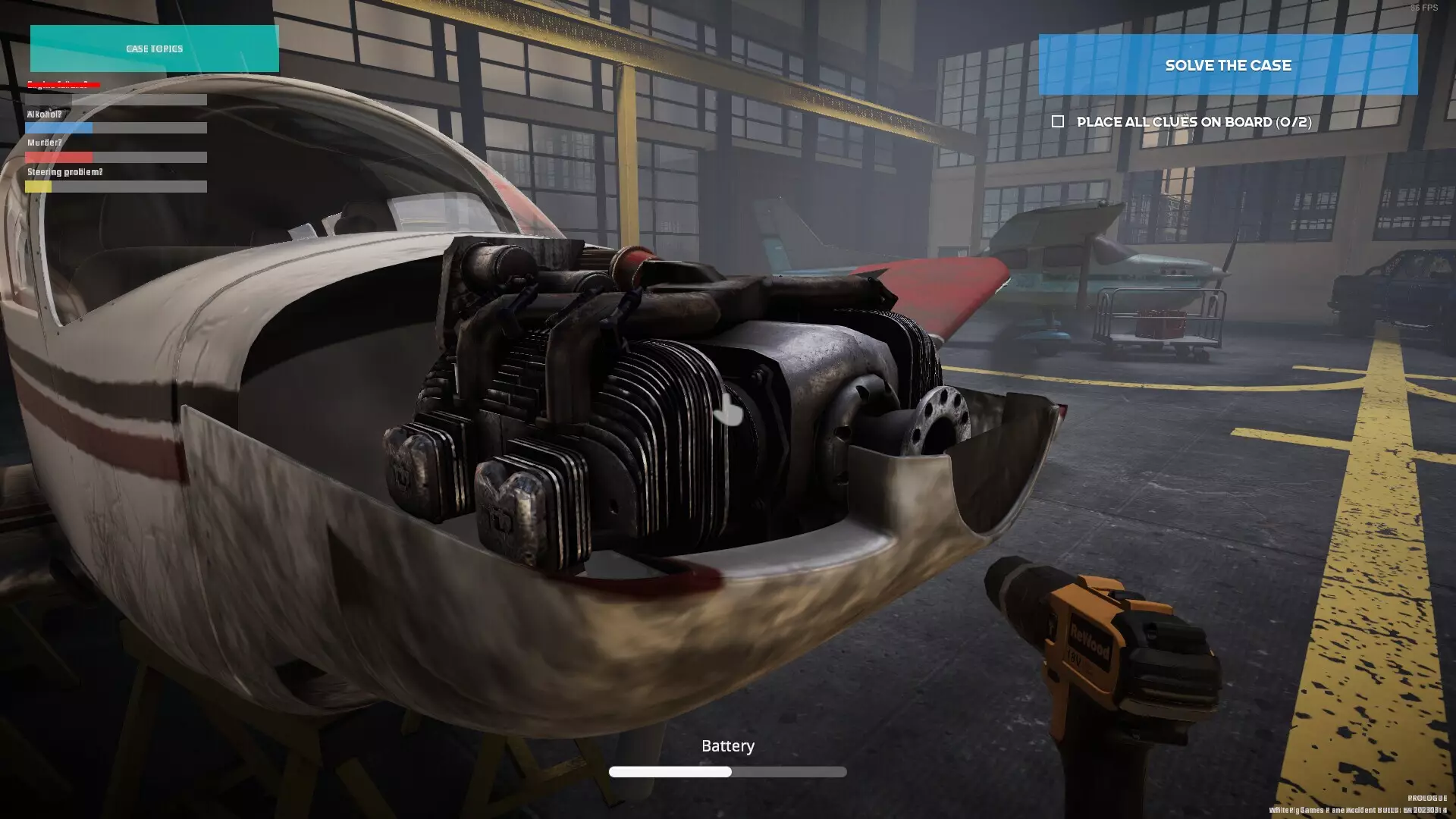Viewport: 1456px width, 819px height.
Task: Expand the Murder? topic entry
Action: pos(44,143)
